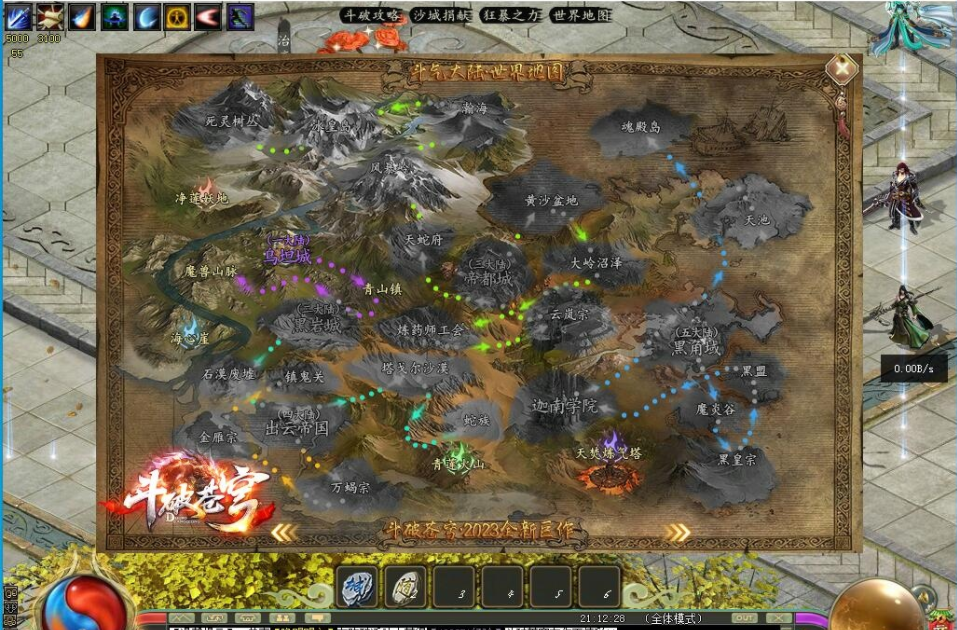
Task: Use the blue item in hotbar slot one
Action: point(356,586)
